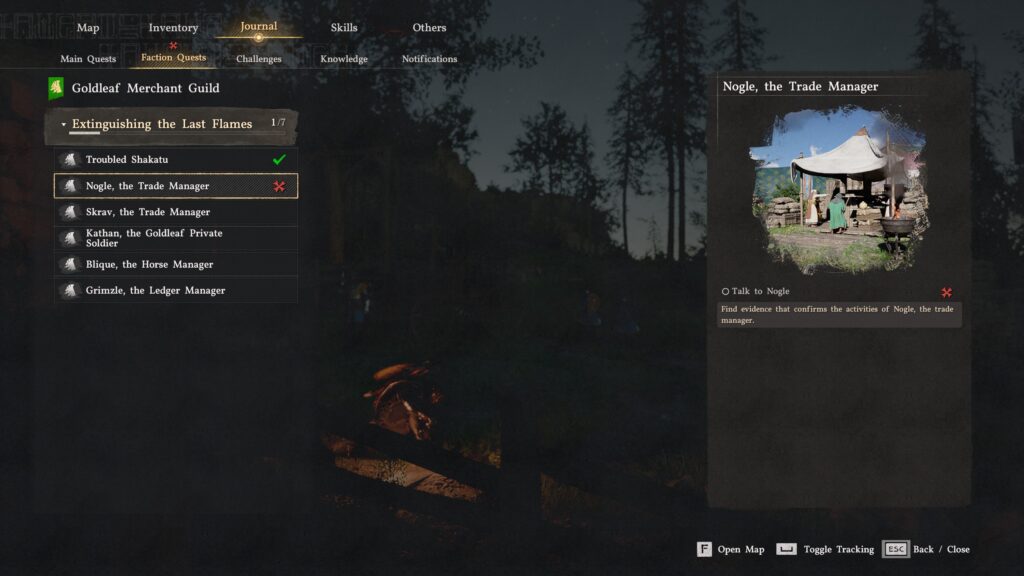The image size is (1024, 576).
Task: Open the Knowledge sub-tab
Action: point(344,59)
